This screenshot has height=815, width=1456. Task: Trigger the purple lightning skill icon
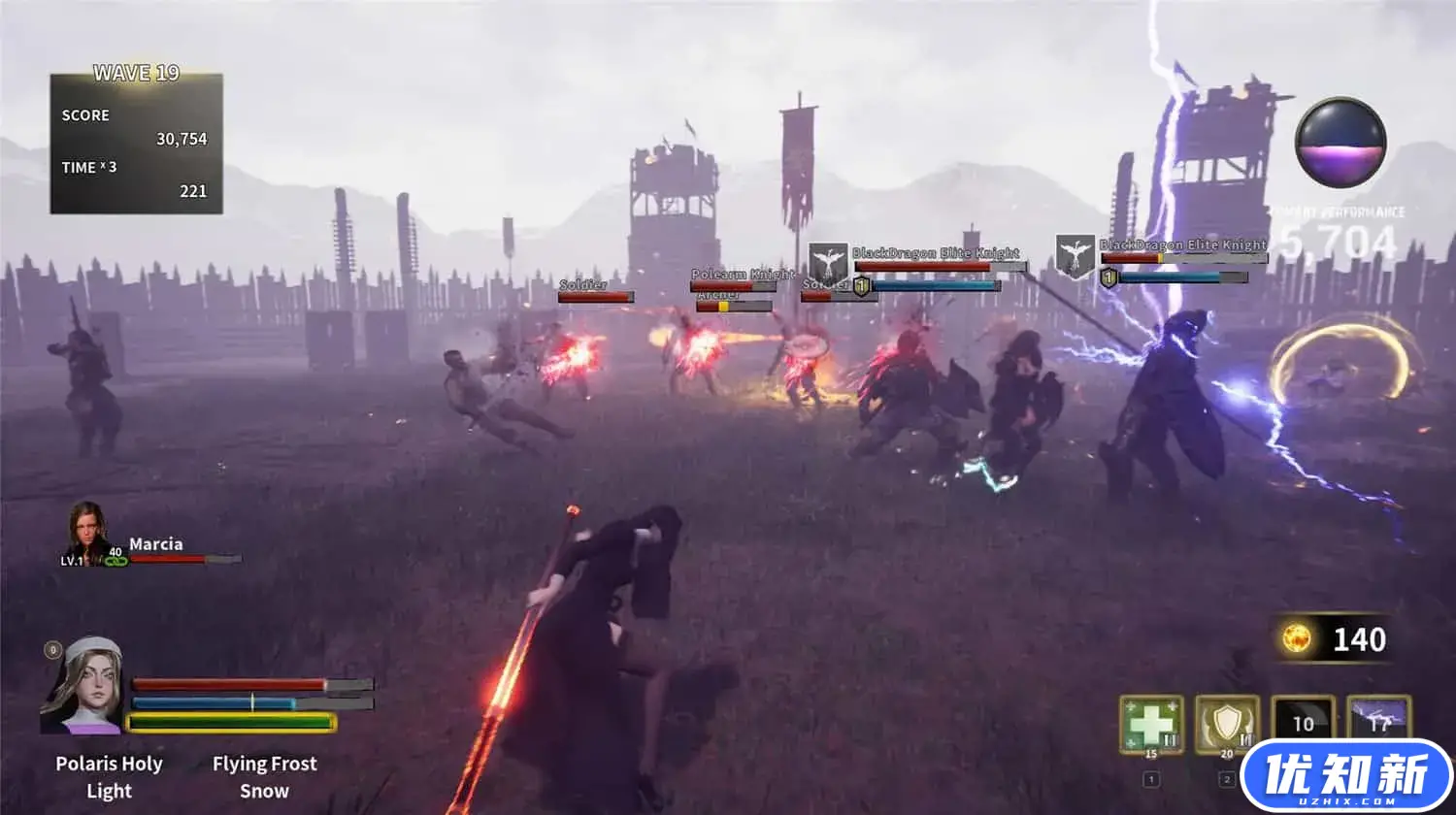coord(1378,716)
